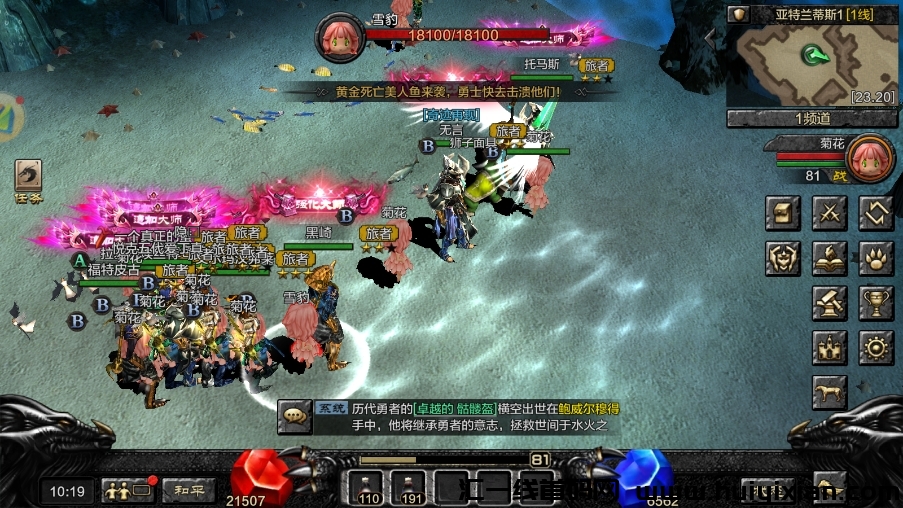The height and width of the screenshot is (508, 903).
Task: Open the trophy cup icon
Action: 877,303
